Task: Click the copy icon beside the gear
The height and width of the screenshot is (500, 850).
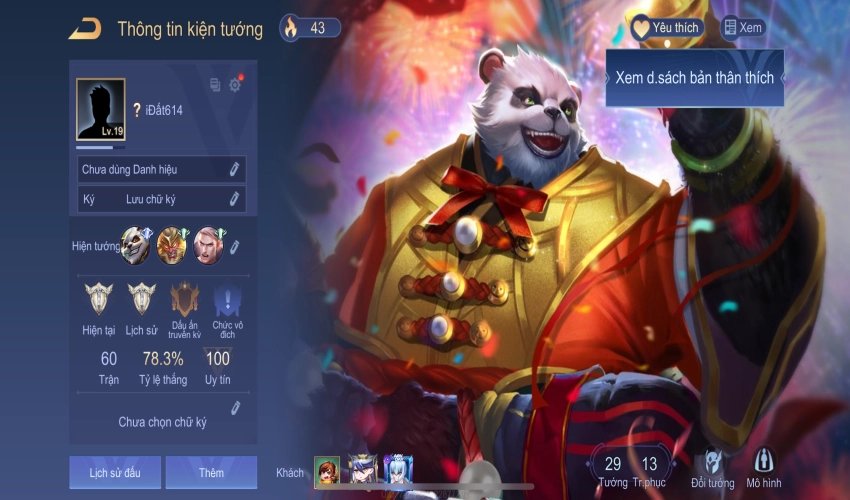Action: point(214,85)
